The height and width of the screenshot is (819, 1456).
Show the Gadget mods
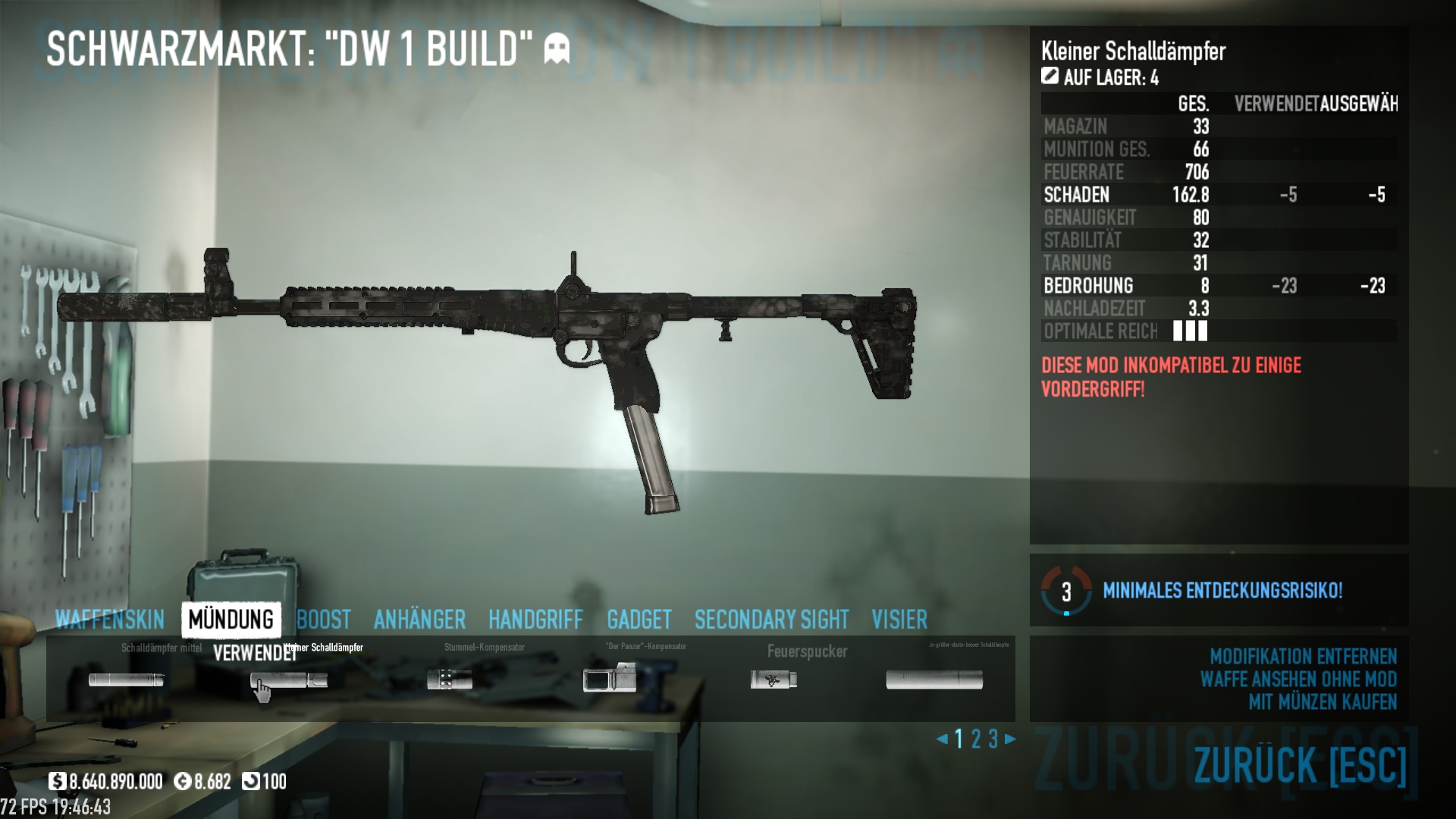(x=639, y=620)
